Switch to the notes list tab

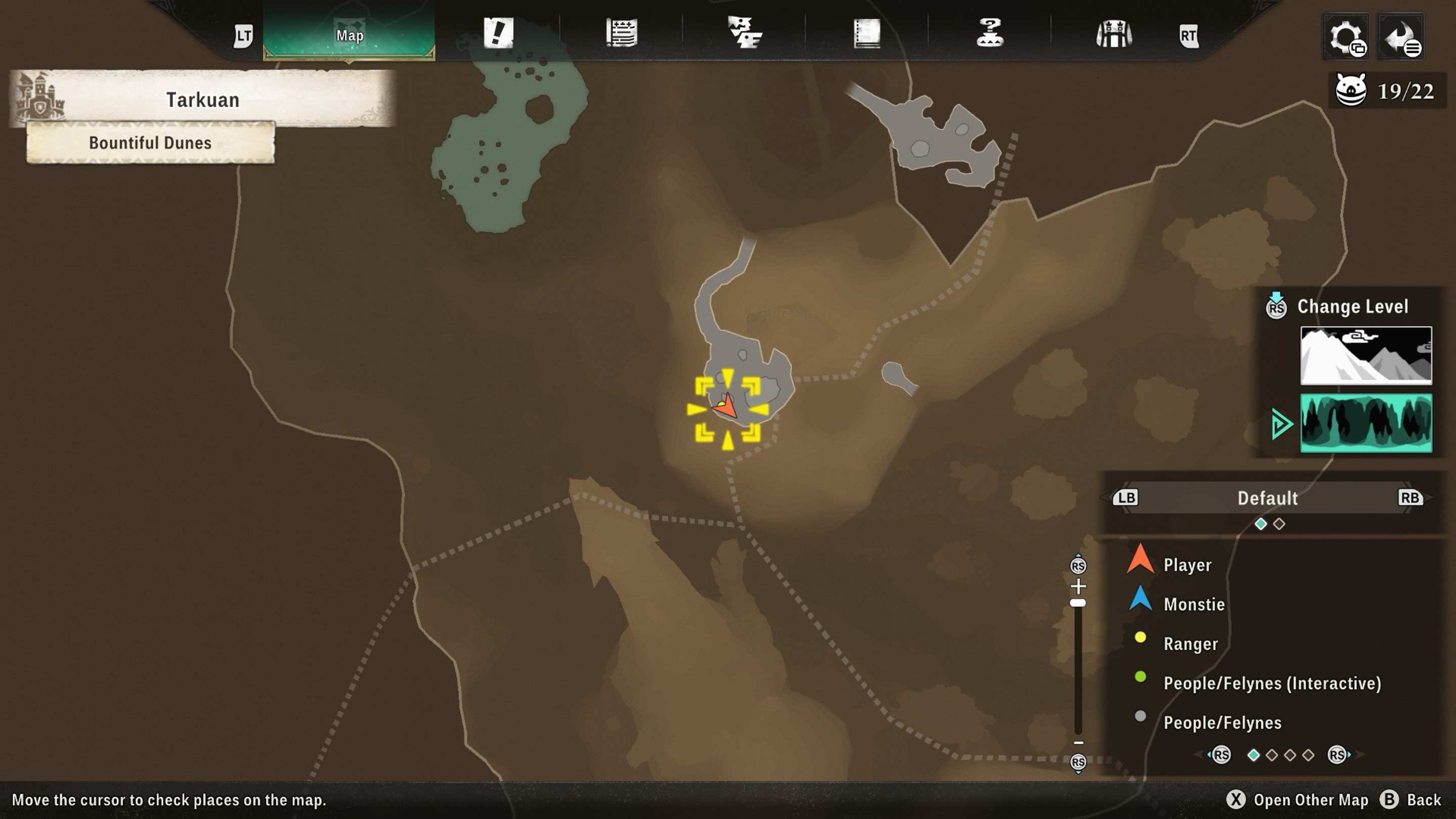click(x=622, y=33)
